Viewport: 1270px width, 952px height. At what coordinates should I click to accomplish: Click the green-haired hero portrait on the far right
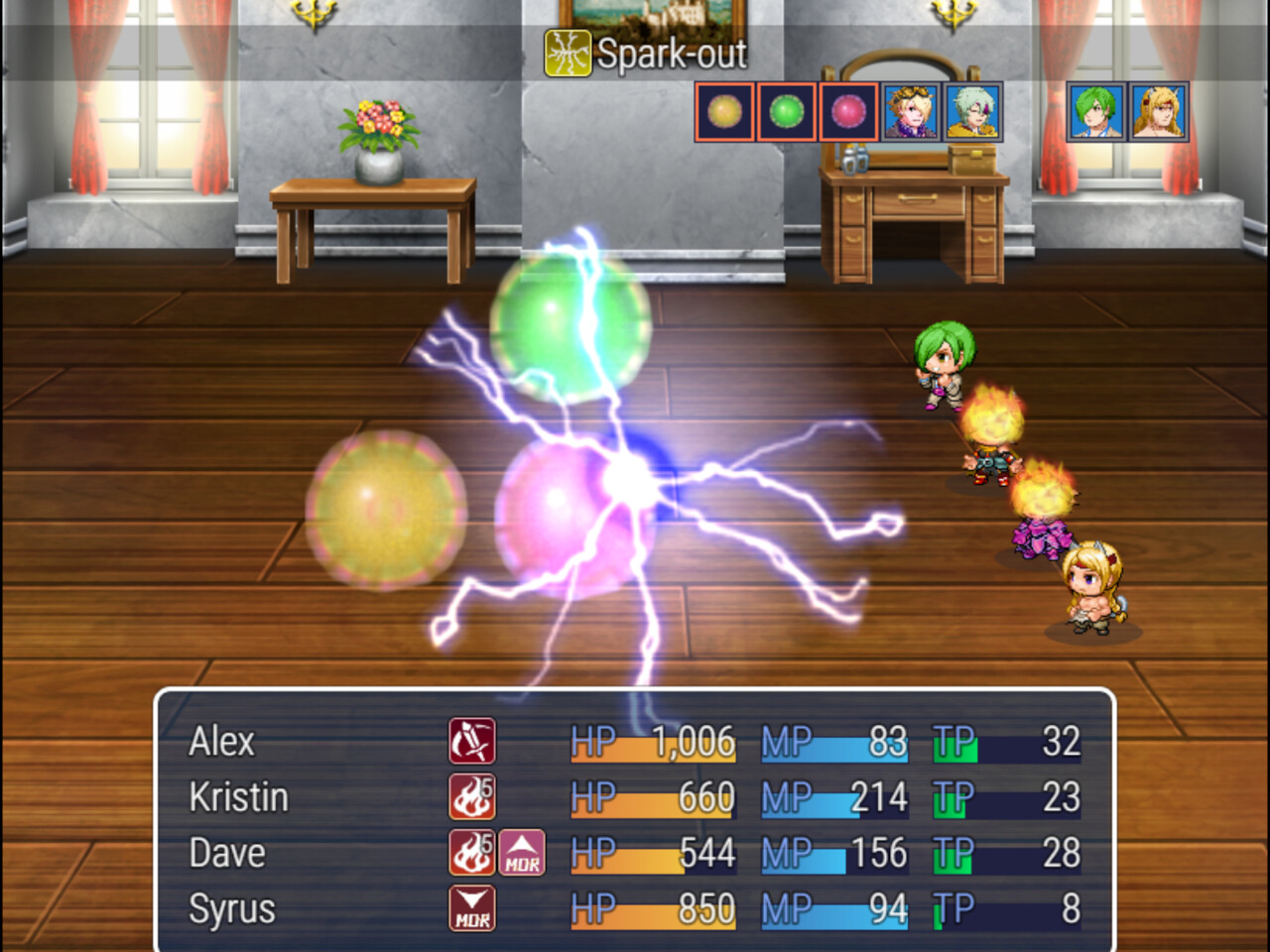(x=1098, y=112)
